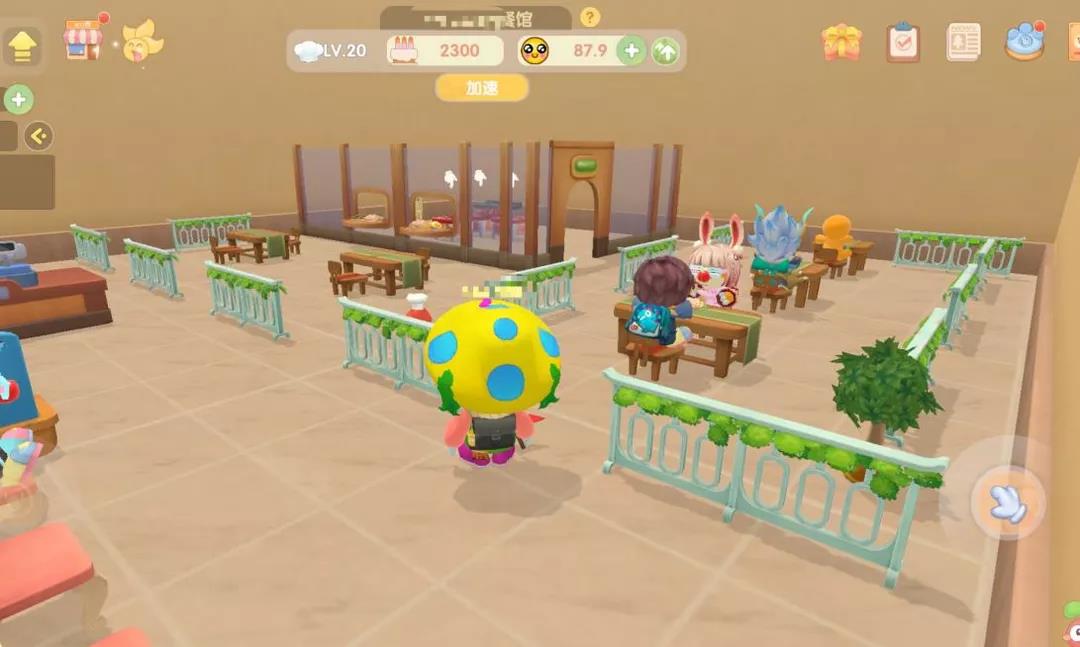
Task: Open the shop storefront icon
Action: click(83, 40)
